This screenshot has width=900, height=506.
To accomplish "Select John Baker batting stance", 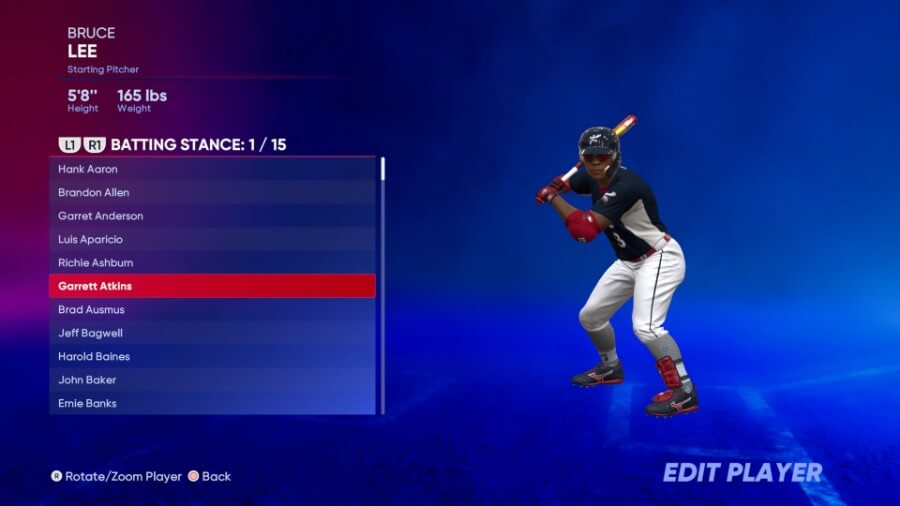I will coord(212,380).
